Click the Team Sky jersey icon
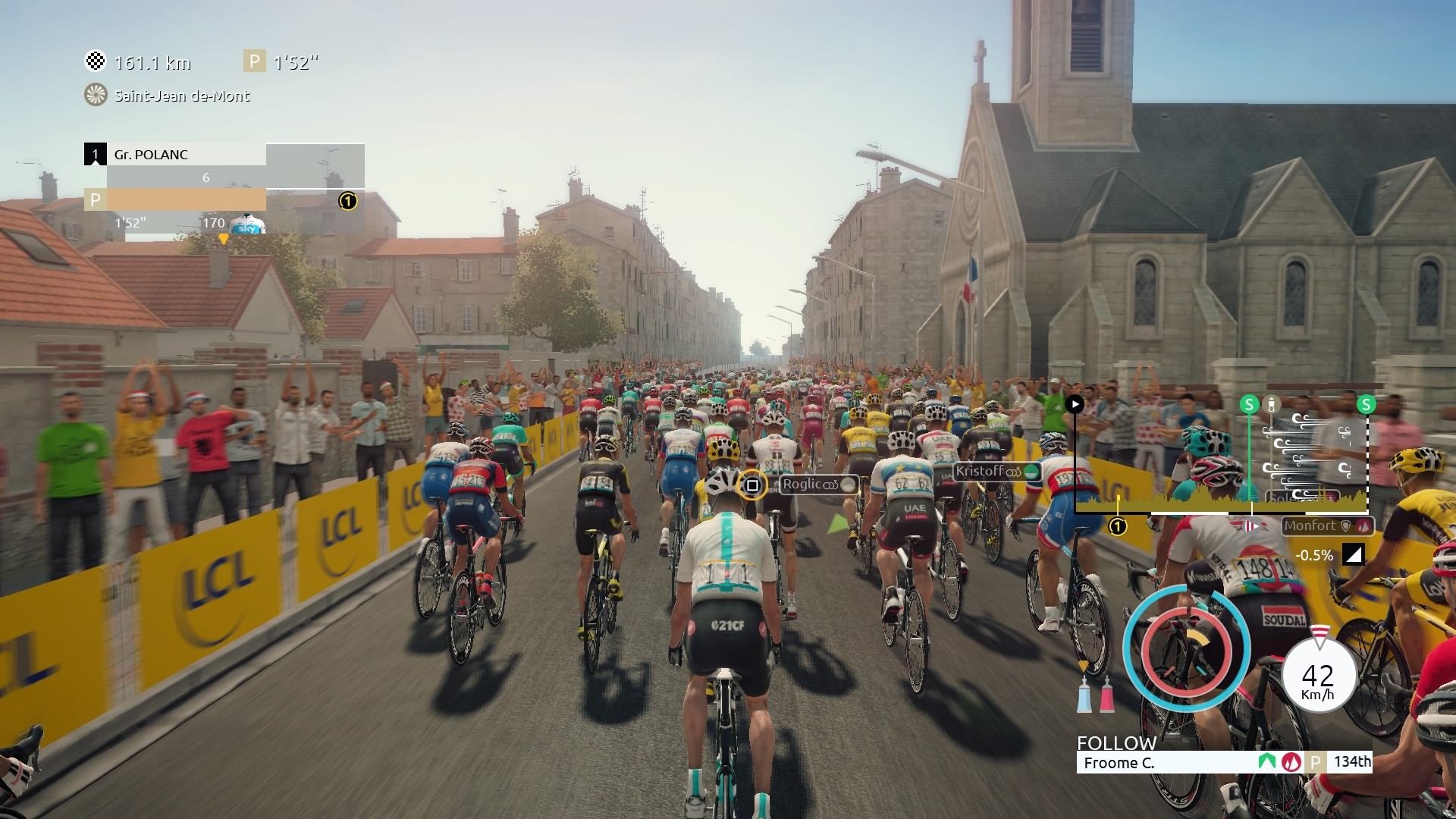The height and width of the screenshot is (819, 1456). pyautogui.click(x=248, y=224)
